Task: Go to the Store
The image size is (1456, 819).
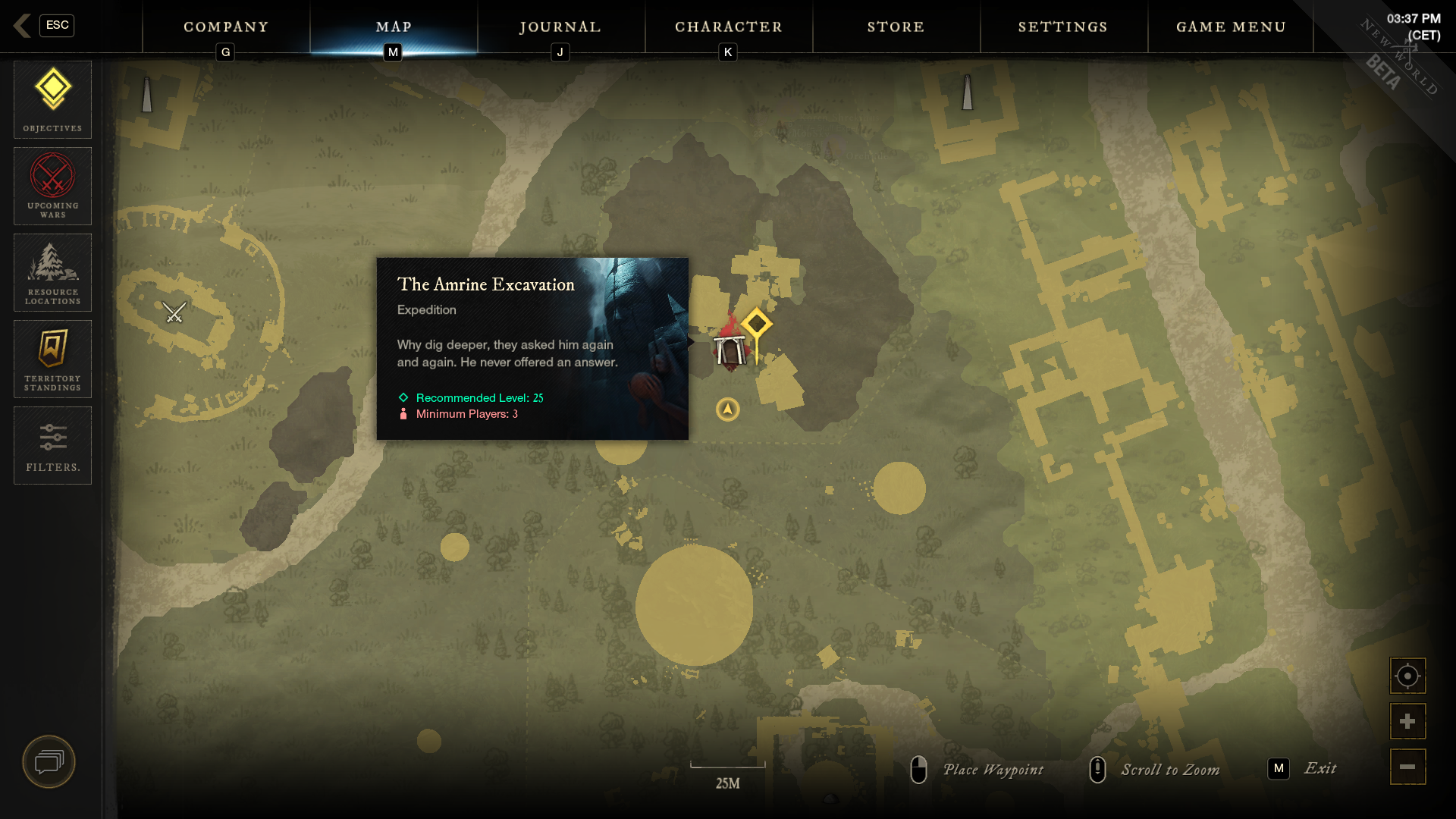Action: [x=896, y=27]
